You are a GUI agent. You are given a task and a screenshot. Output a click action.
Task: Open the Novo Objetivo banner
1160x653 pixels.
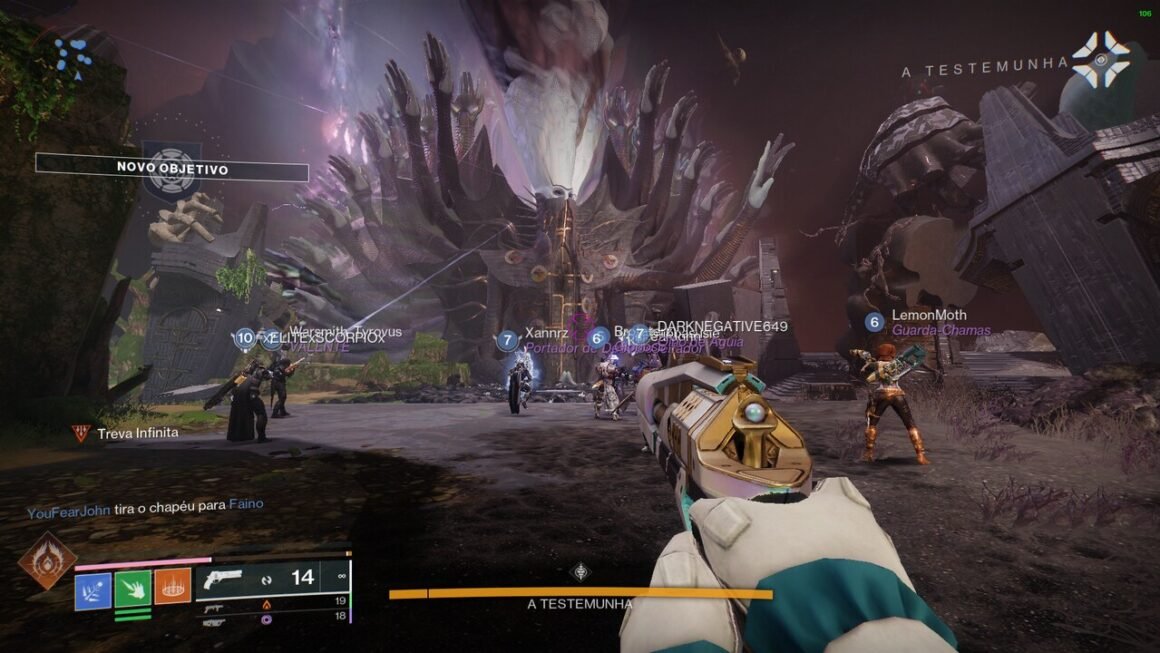pos(172,169)
